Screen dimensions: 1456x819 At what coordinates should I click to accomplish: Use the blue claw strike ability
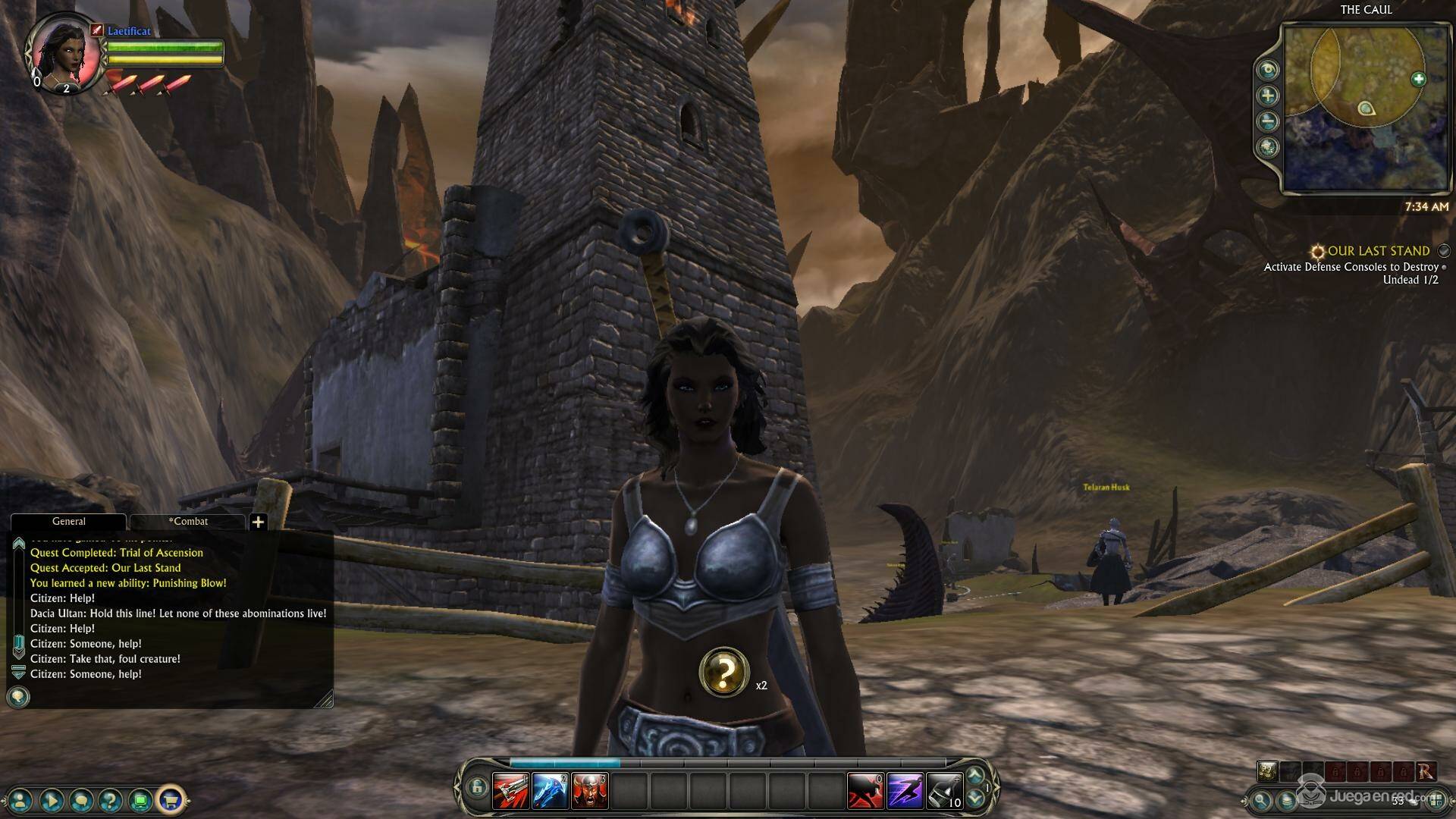click(550, 791)
